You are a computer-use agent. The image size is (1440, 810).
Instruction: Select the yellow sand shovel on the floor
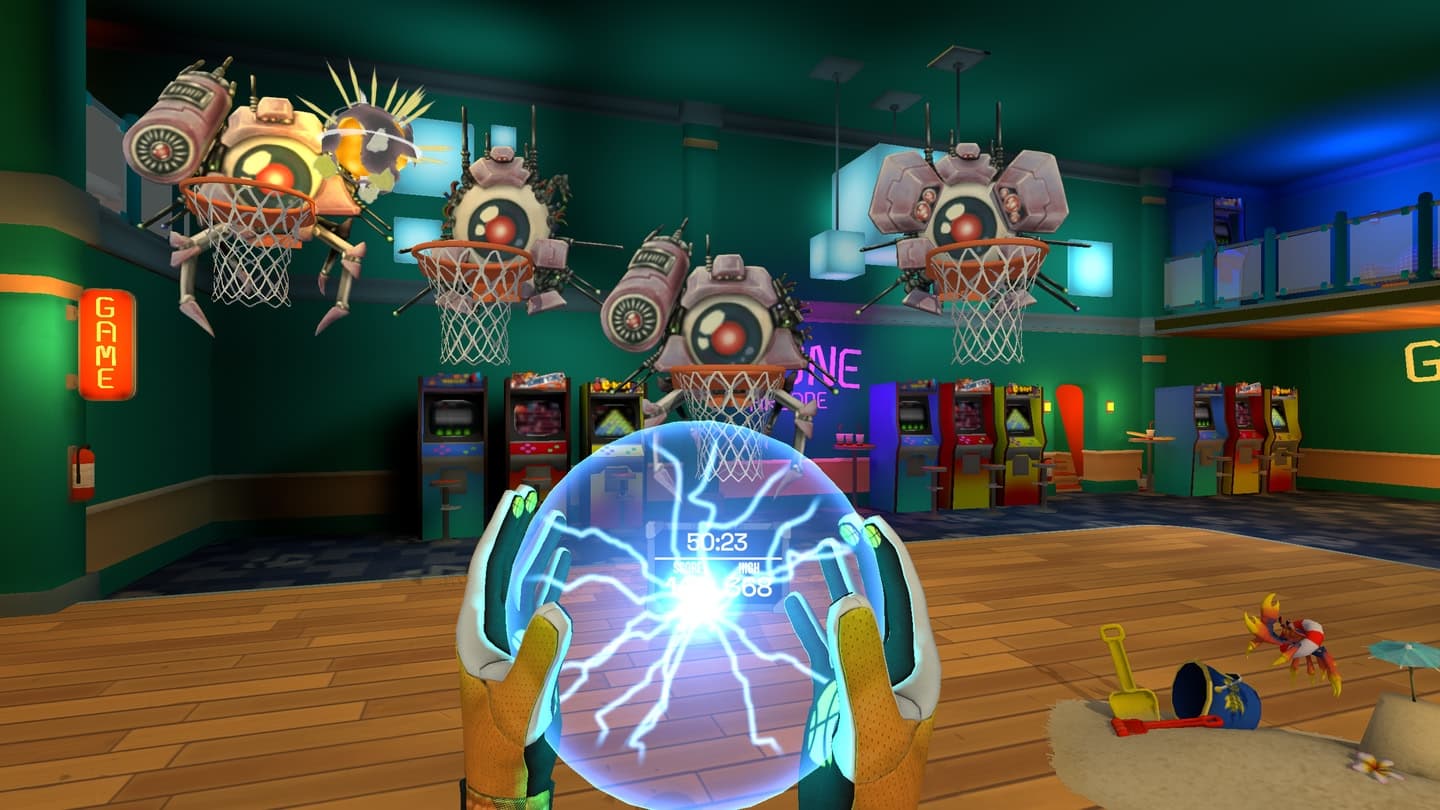click(1130, 680)
